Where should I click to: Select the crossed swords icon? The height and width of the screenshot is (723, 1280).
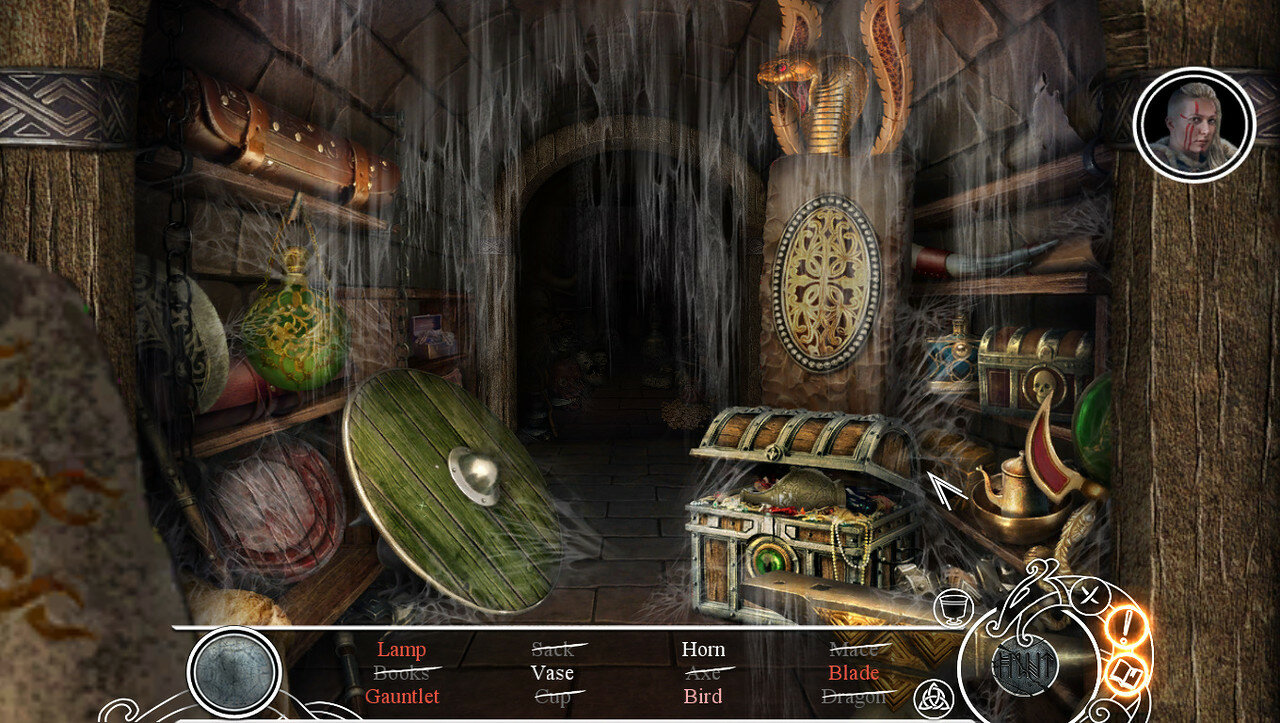tap(1088, 597)
